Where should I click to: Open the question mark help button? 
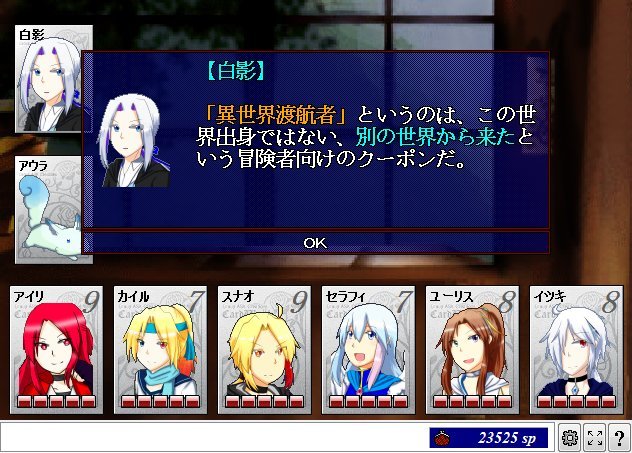coord(618,438)
